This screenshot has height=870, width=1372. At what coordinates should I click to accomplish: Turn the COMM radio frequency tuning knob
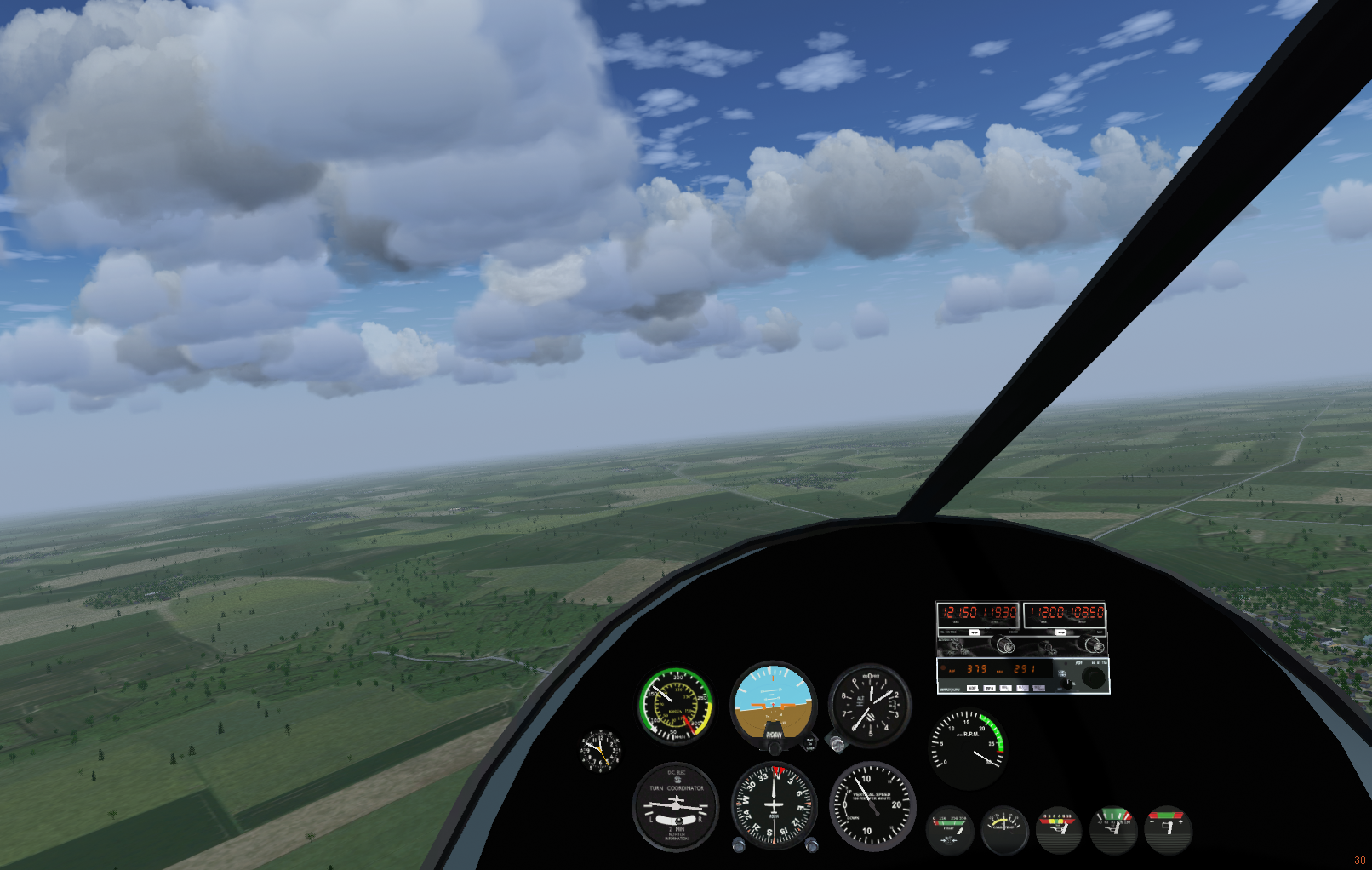pyautogui.click(x=1005, y=646)
